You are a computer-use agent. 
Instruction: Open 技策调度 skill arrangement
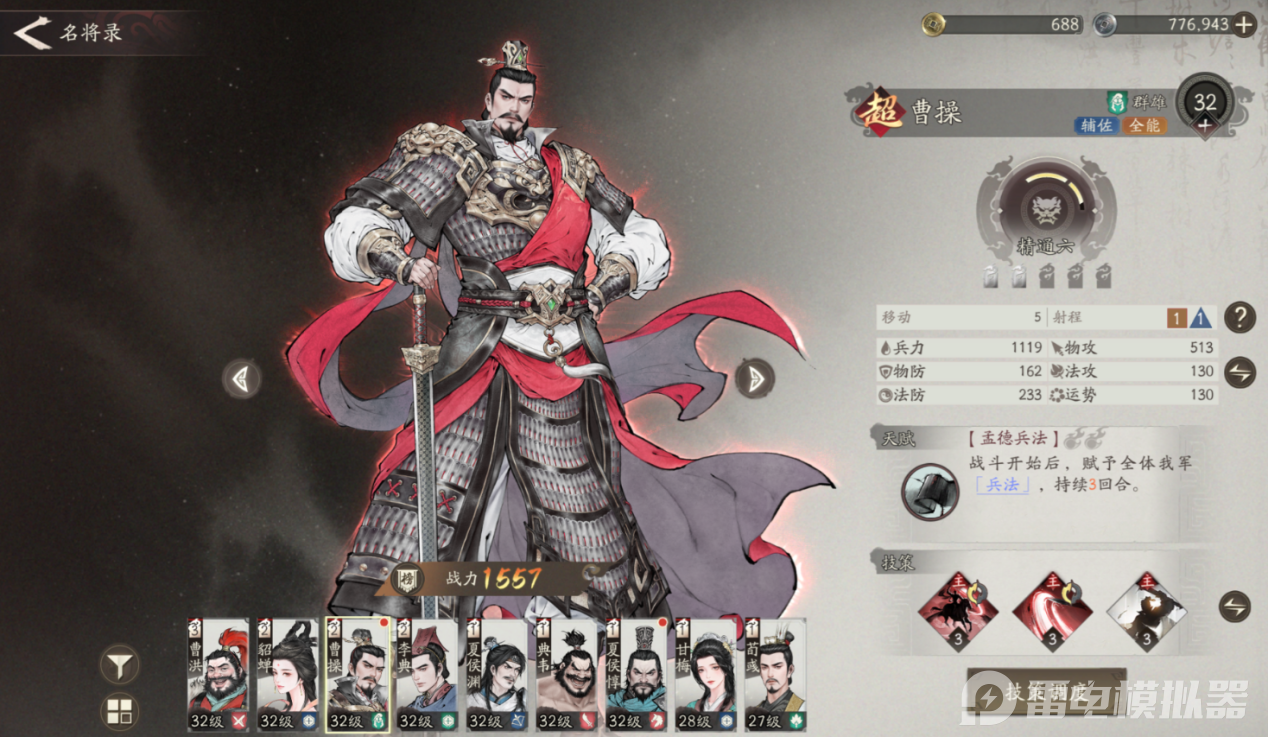tap(1046, 692)
